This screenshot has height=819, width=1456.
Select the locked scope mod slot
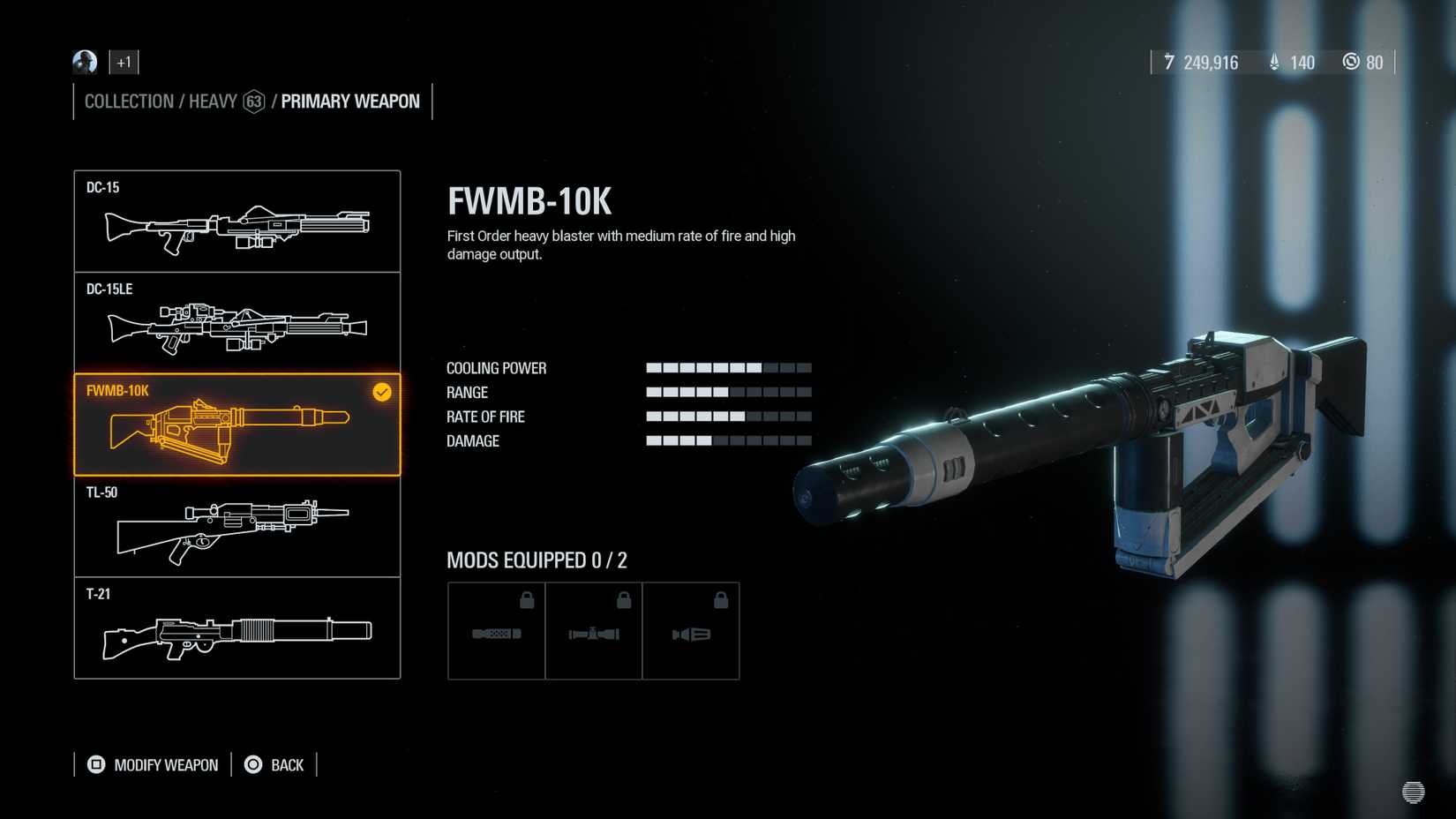(x=593, y=630)
